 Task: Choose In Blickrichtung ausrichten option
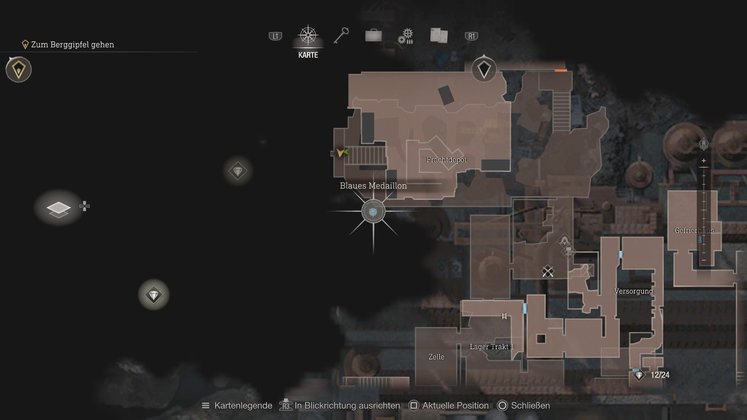(x=340, y=406)
